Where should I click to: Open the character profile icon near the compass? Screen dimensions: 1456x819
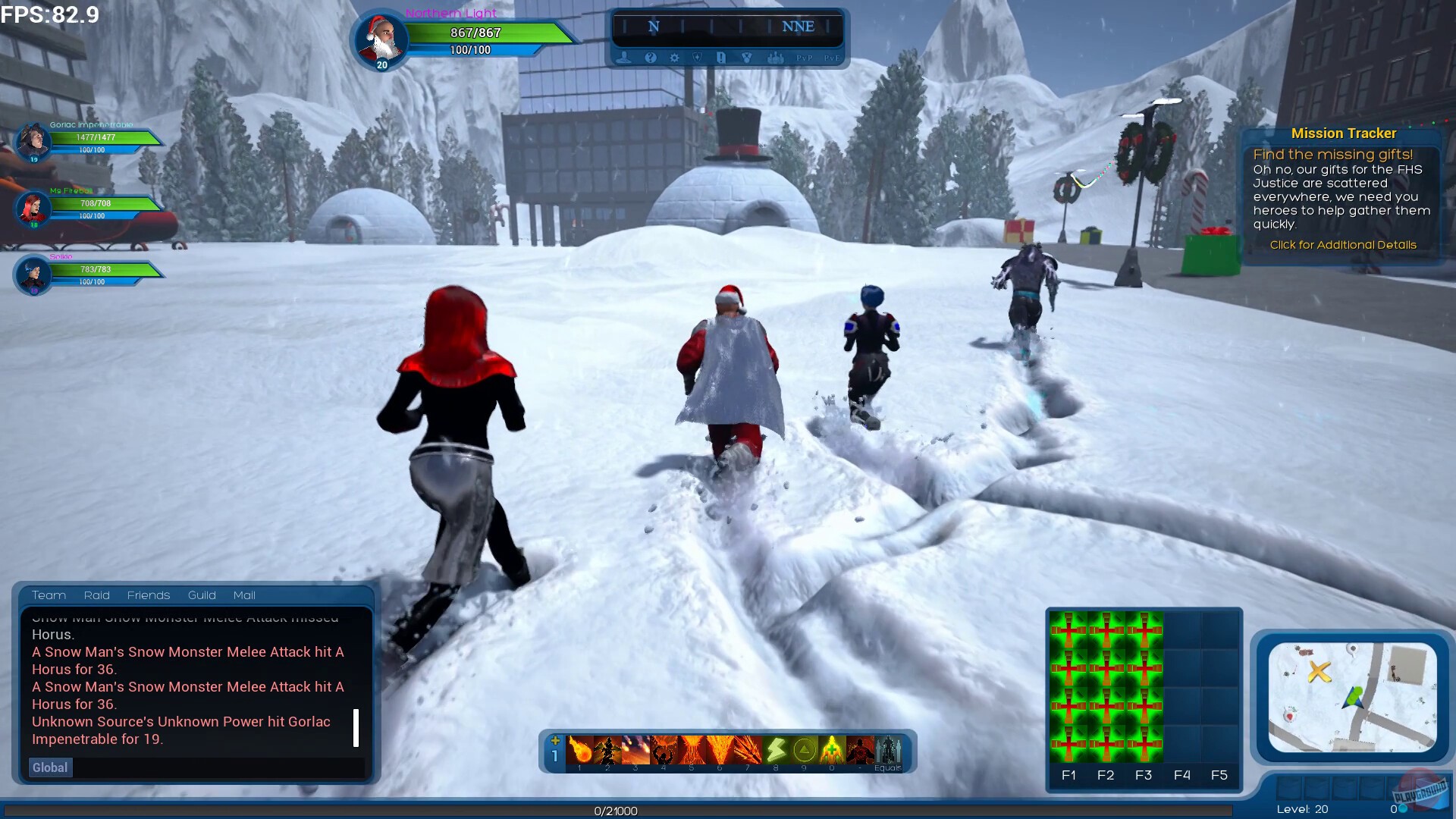[624, 58]
